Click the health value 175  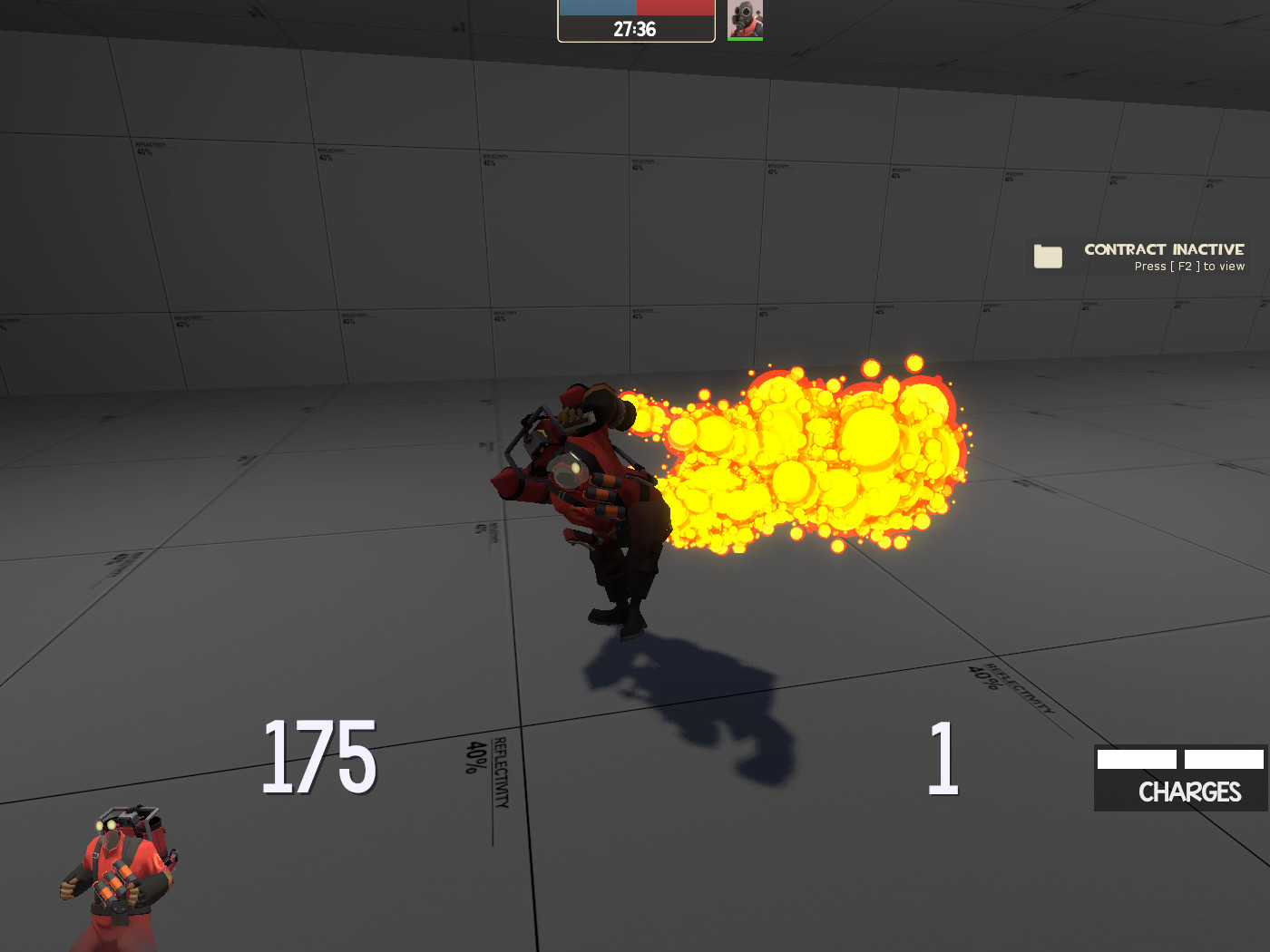[x=317, y=756]
